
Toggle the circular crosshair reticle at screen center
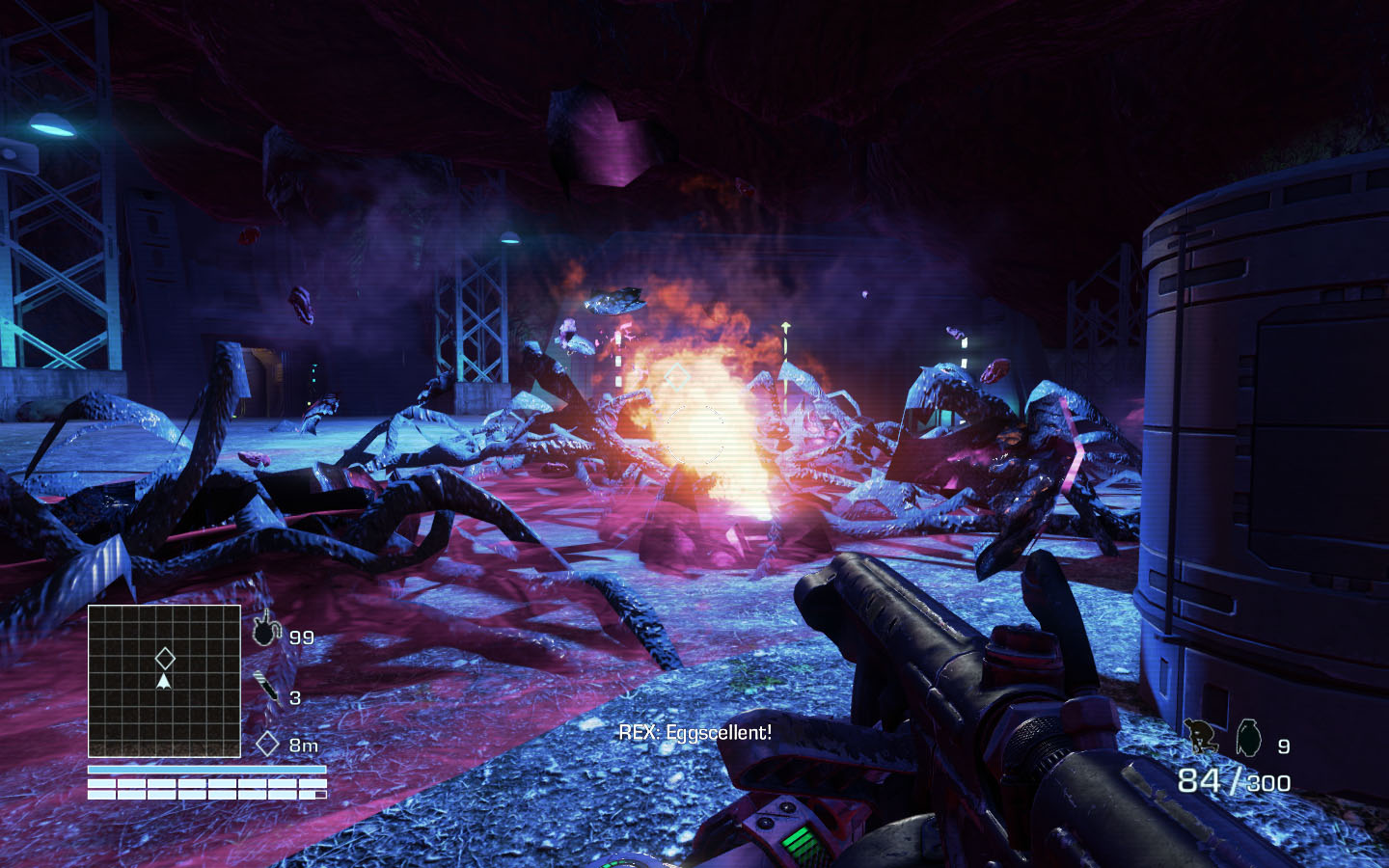pyautogui.click(x=694, y=434)
